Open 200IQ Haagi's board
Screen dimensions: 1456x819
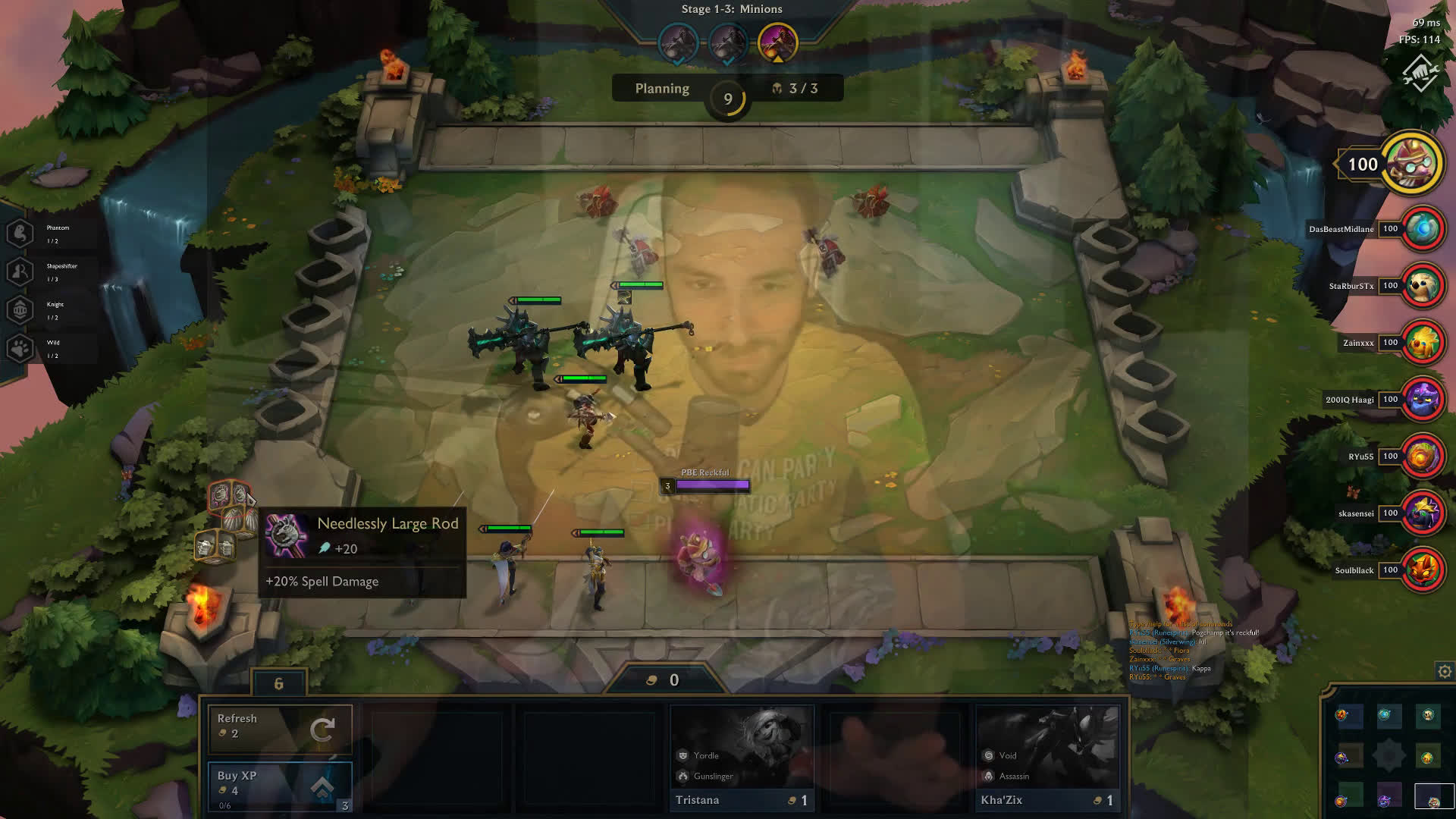coord(1422,400)
